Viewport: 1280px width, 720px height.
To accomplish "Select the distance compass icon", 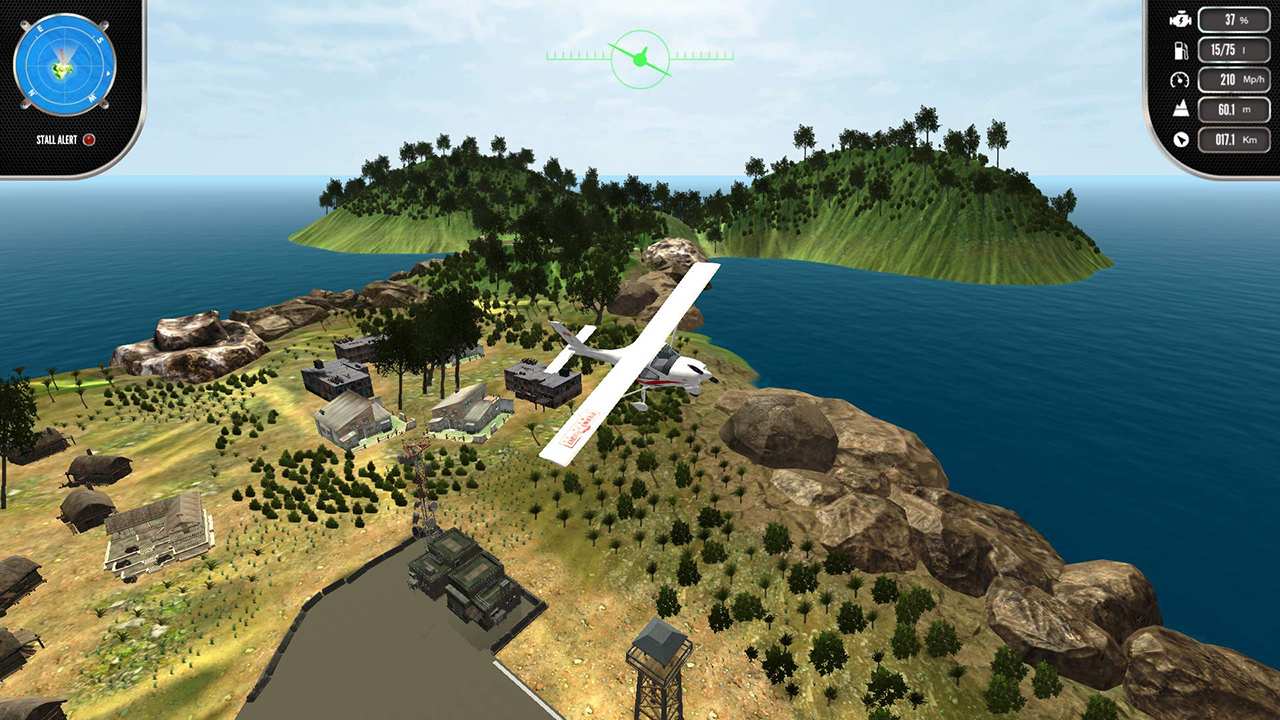I will tap(1181, 139).
